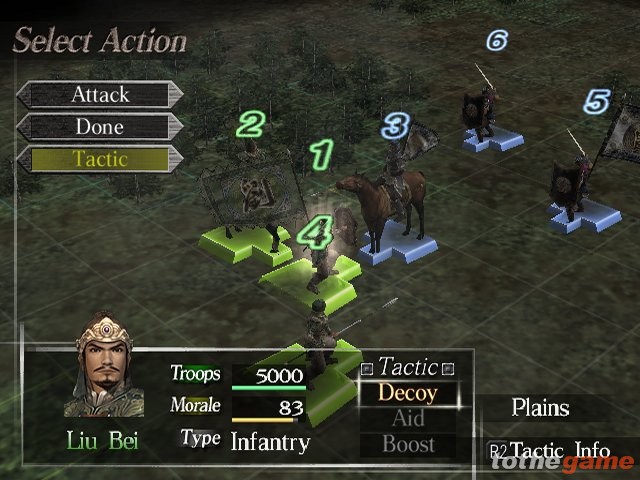Image resolution: width=640 pixels, height=480 pixels.
Task: Select the Decoy tactic
Action: 408,393
